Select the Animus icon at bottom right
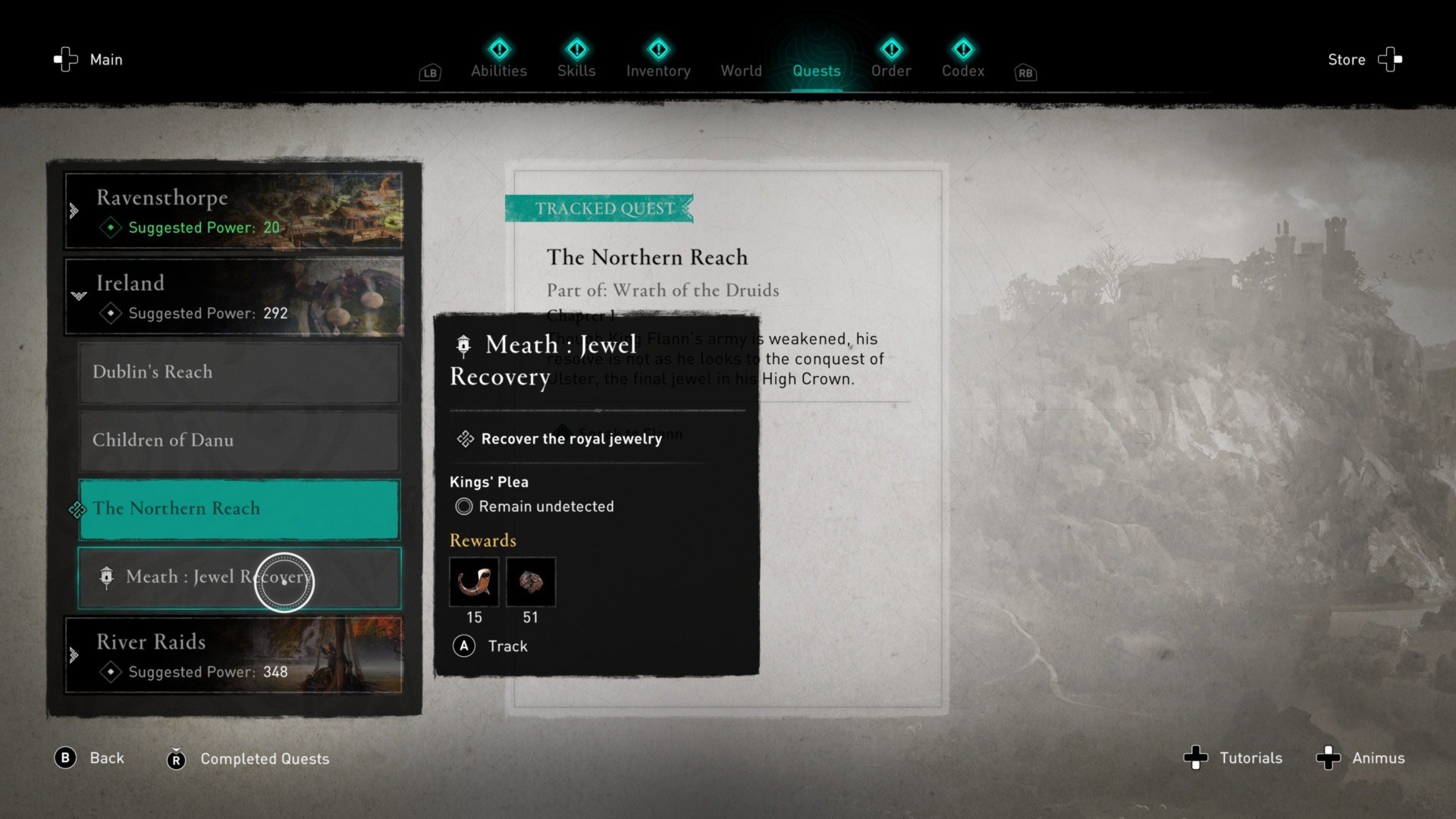1456x819 pixels. coord(1328,758)
